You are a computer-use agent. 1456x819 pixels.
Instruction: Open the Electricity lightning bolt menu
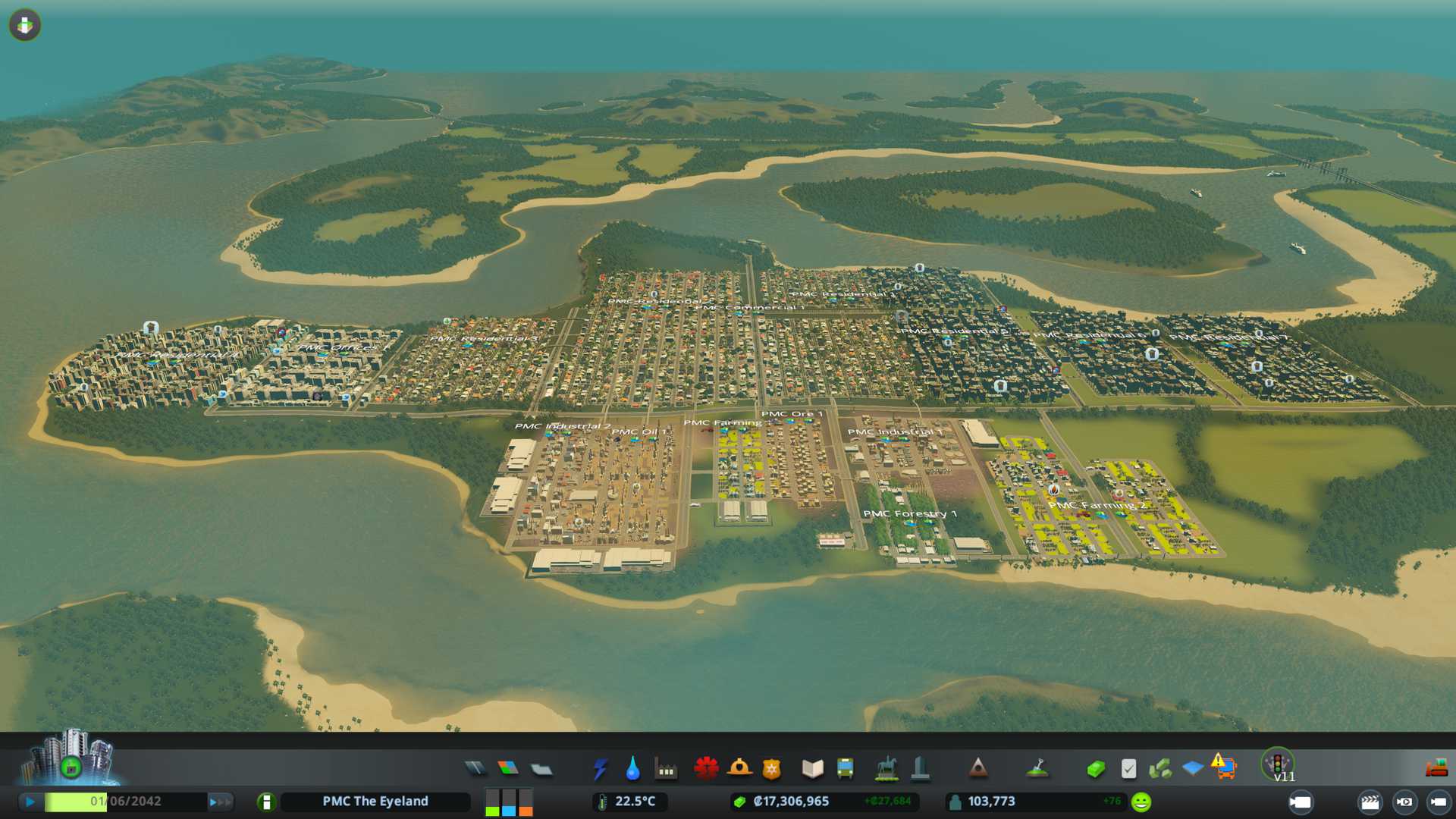(600, 769)
